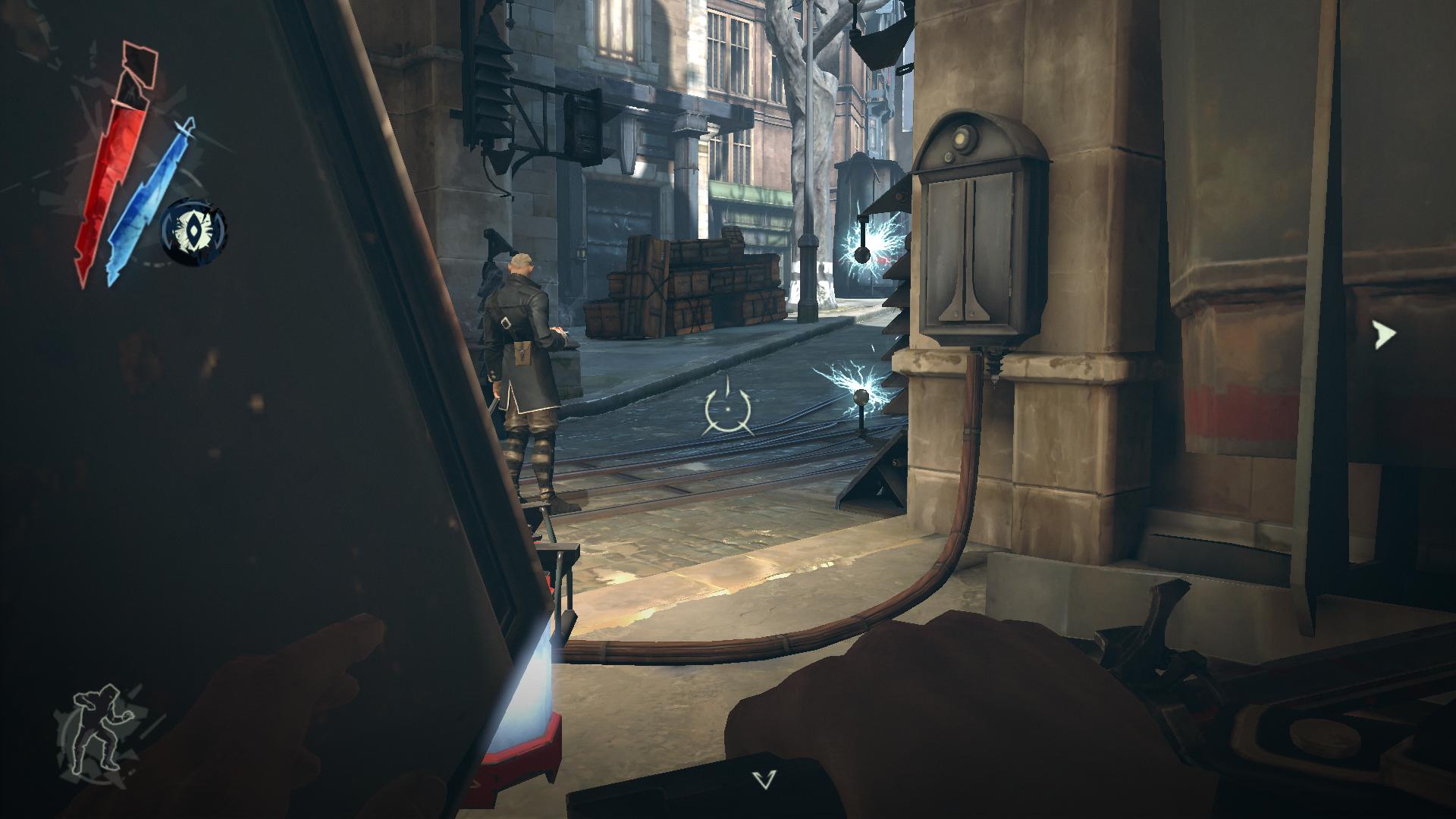Select the right-pointing objective marker arrow

point(1385,334)
